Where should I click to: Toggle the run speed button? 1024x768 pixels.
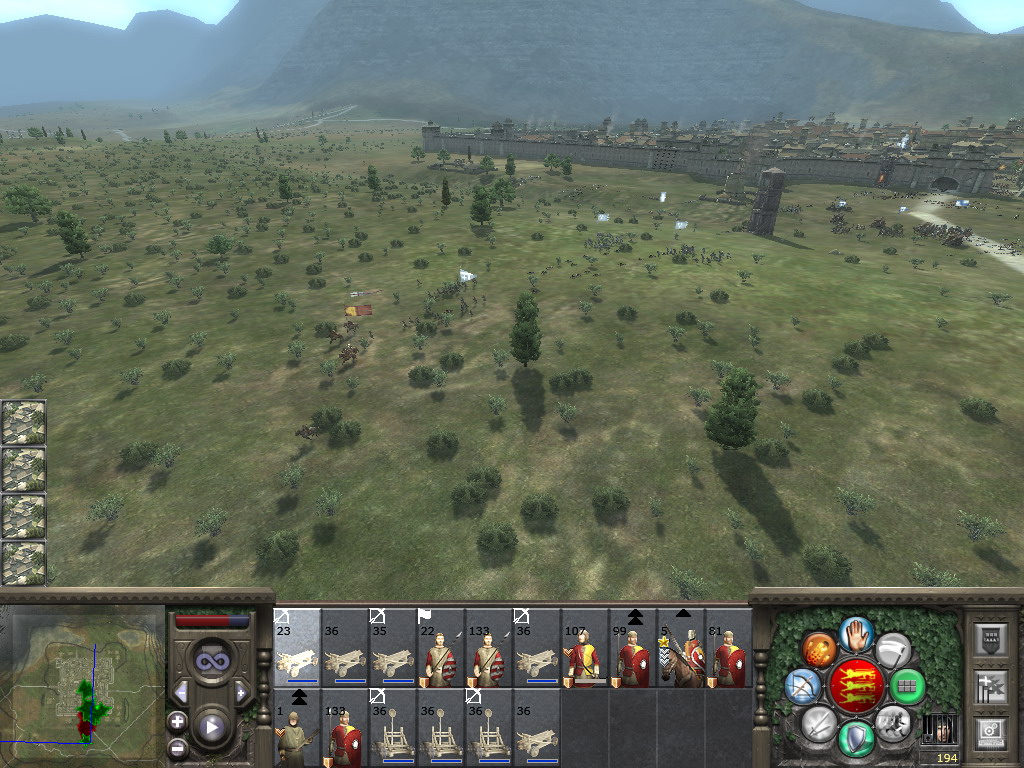891,722
